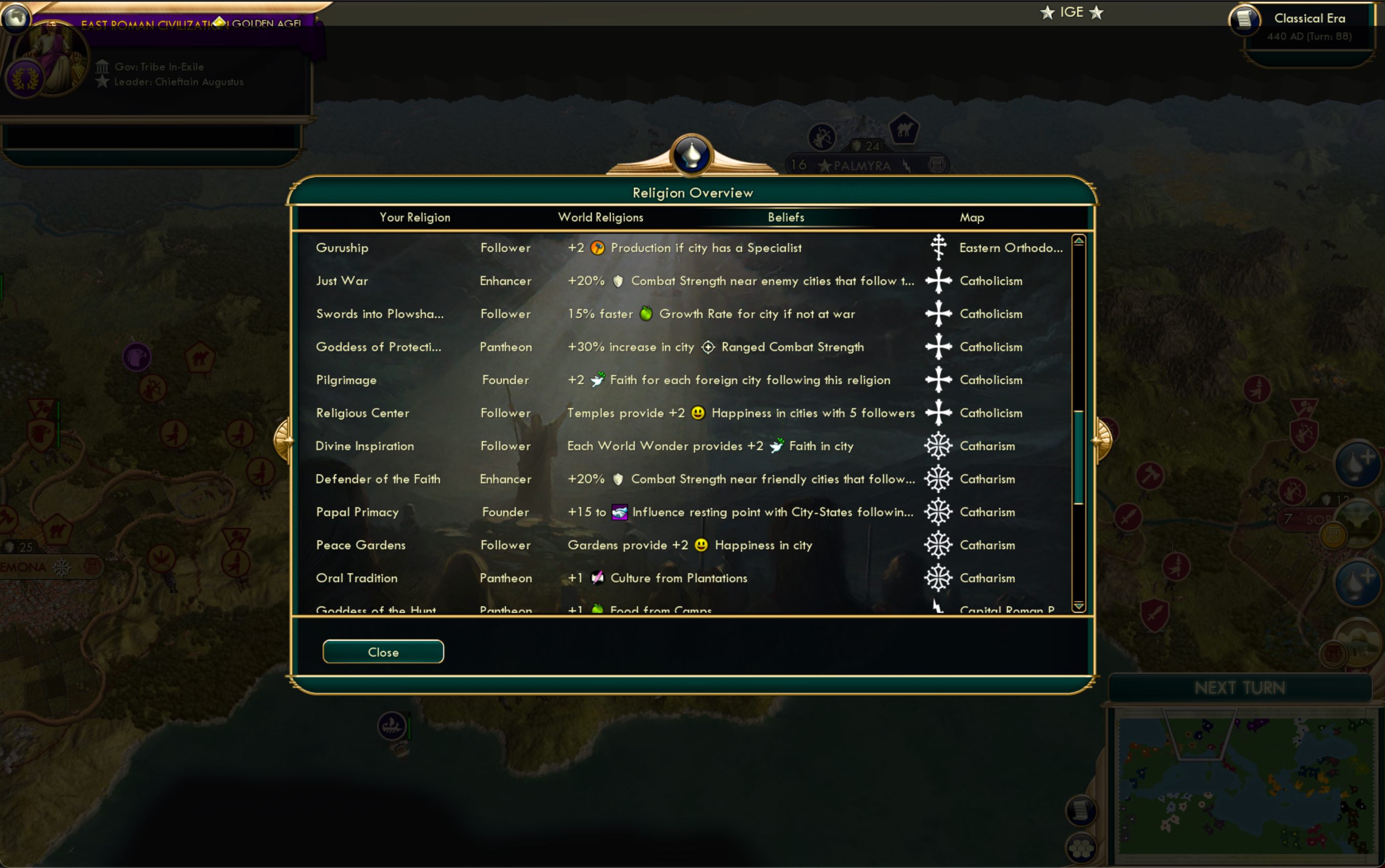Click the Next Turn button

click(x=1240, y=687)
